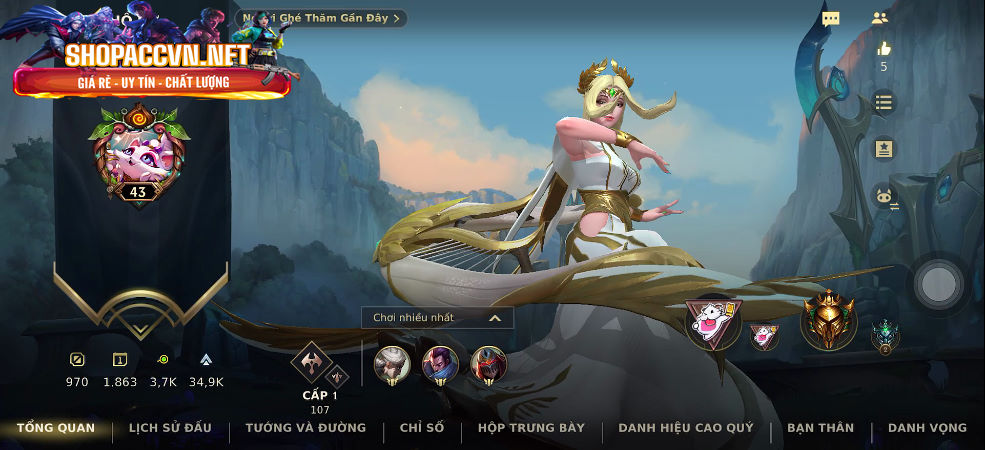This screenshot has height=450, width=985.
Task: Open the chat speech bubble icon
Action: (x=831, y=18)
